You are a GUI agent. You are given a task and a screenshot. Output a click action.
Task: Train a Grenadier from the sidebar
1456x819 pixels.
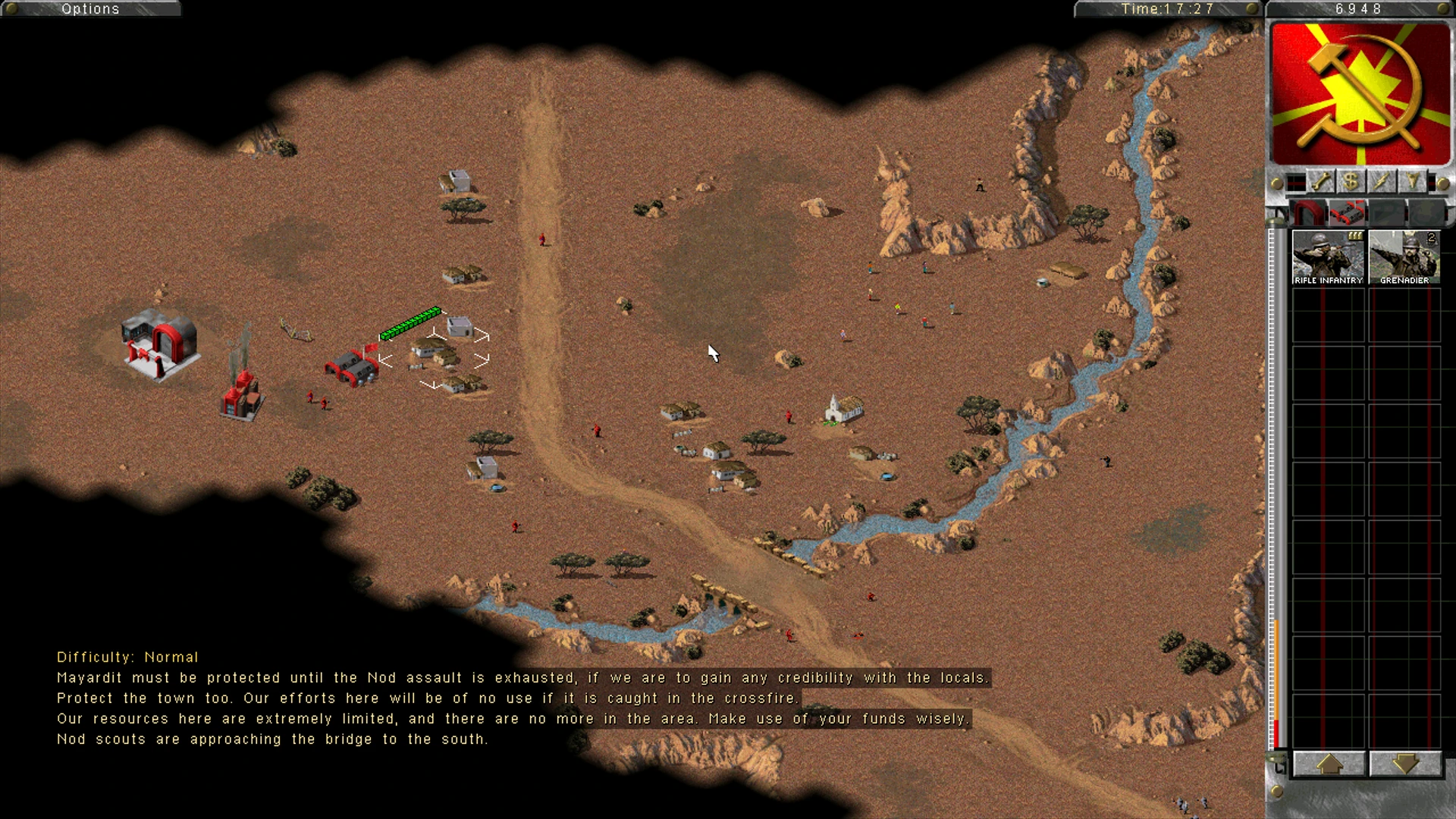(1404, 258)
